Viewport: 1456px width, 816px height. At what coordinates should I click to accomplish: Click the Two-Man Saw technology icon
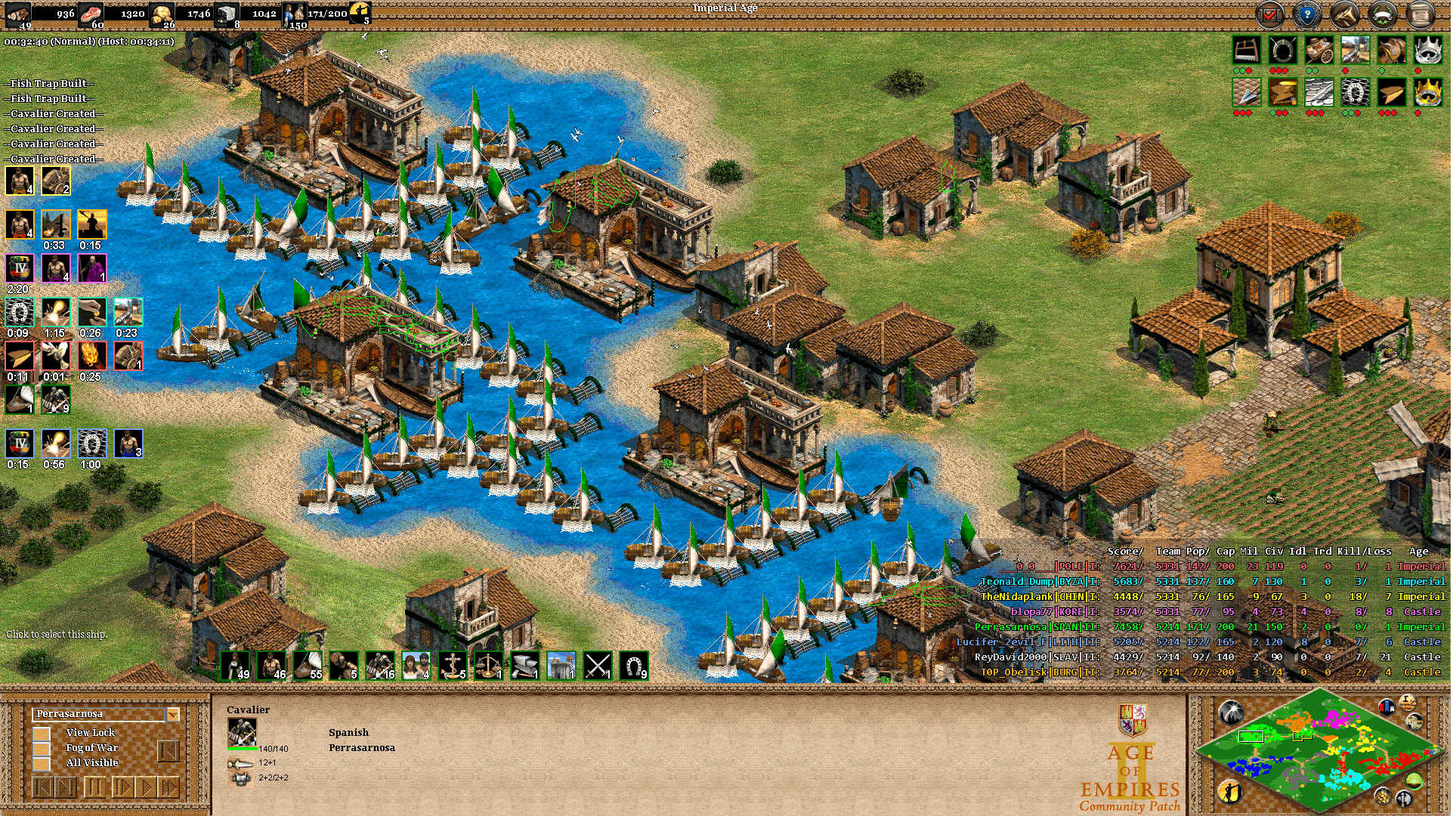click(x=1247, y=50)
